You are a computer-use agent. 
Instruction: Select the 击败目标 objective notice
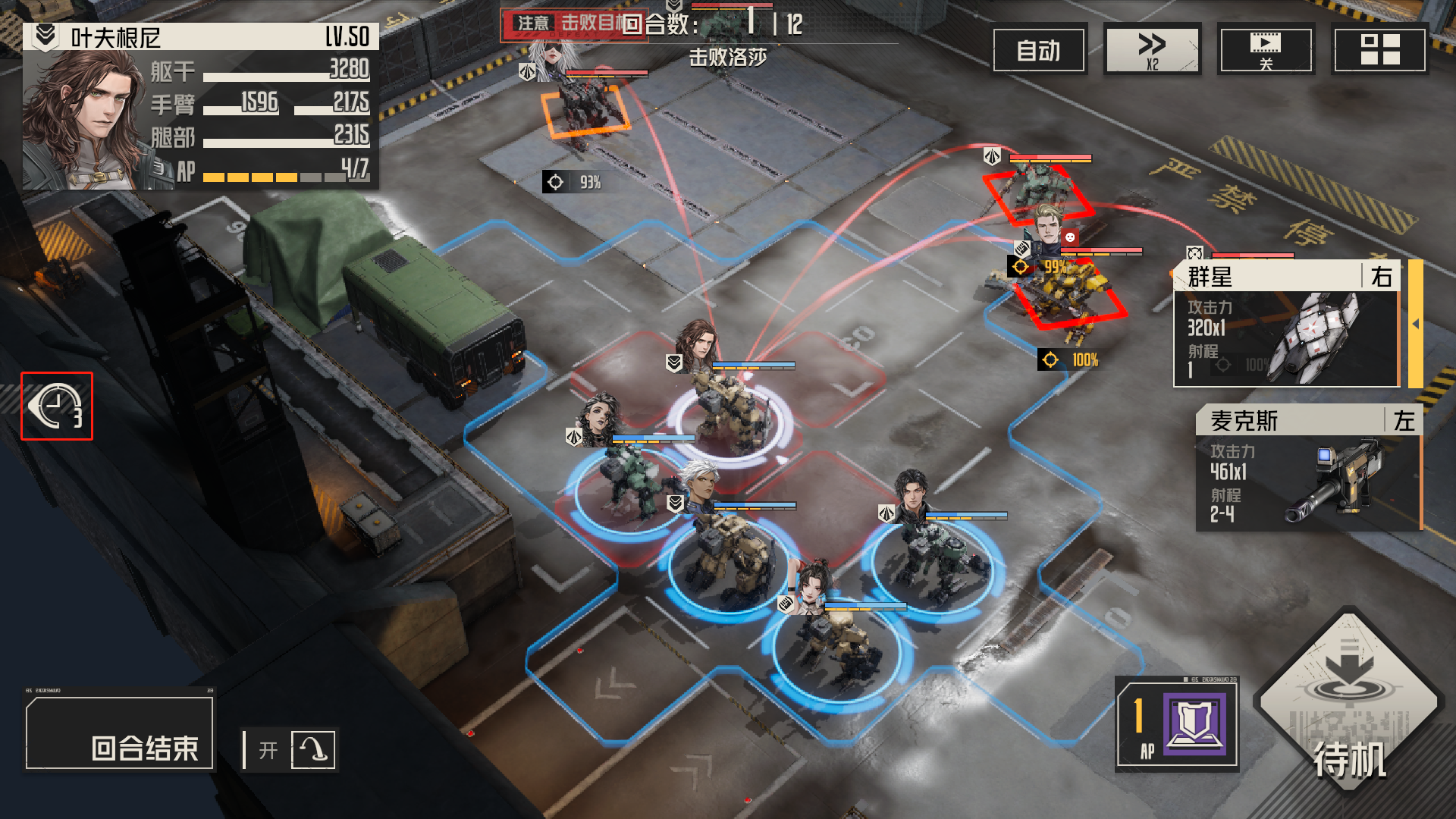click(574, 24)
